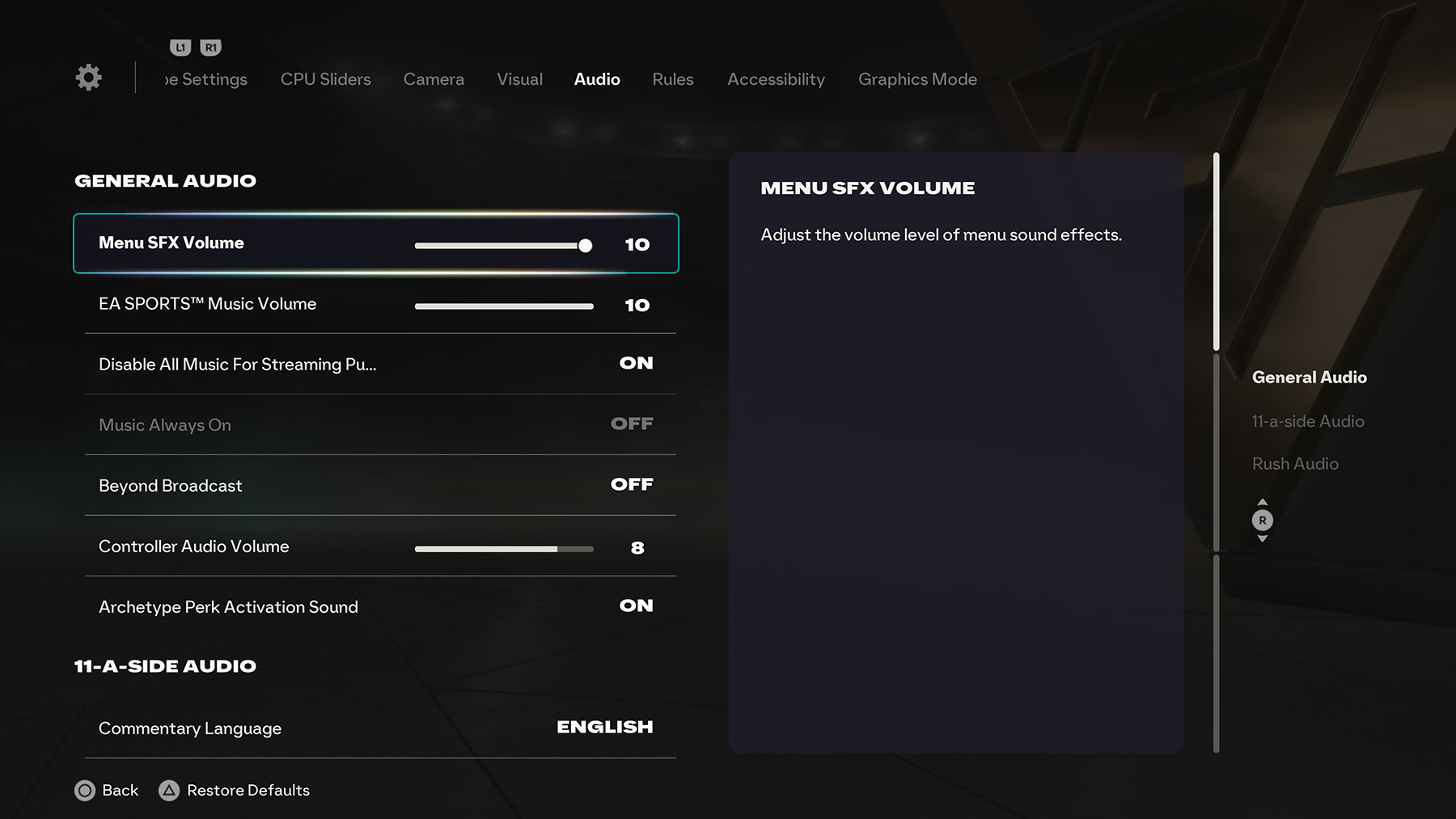Image resolution: width=1456 pixels, height=819 pixels.
Task: Adjust the Menu SFX Volume slider
Action: click(x=503, y=245)
